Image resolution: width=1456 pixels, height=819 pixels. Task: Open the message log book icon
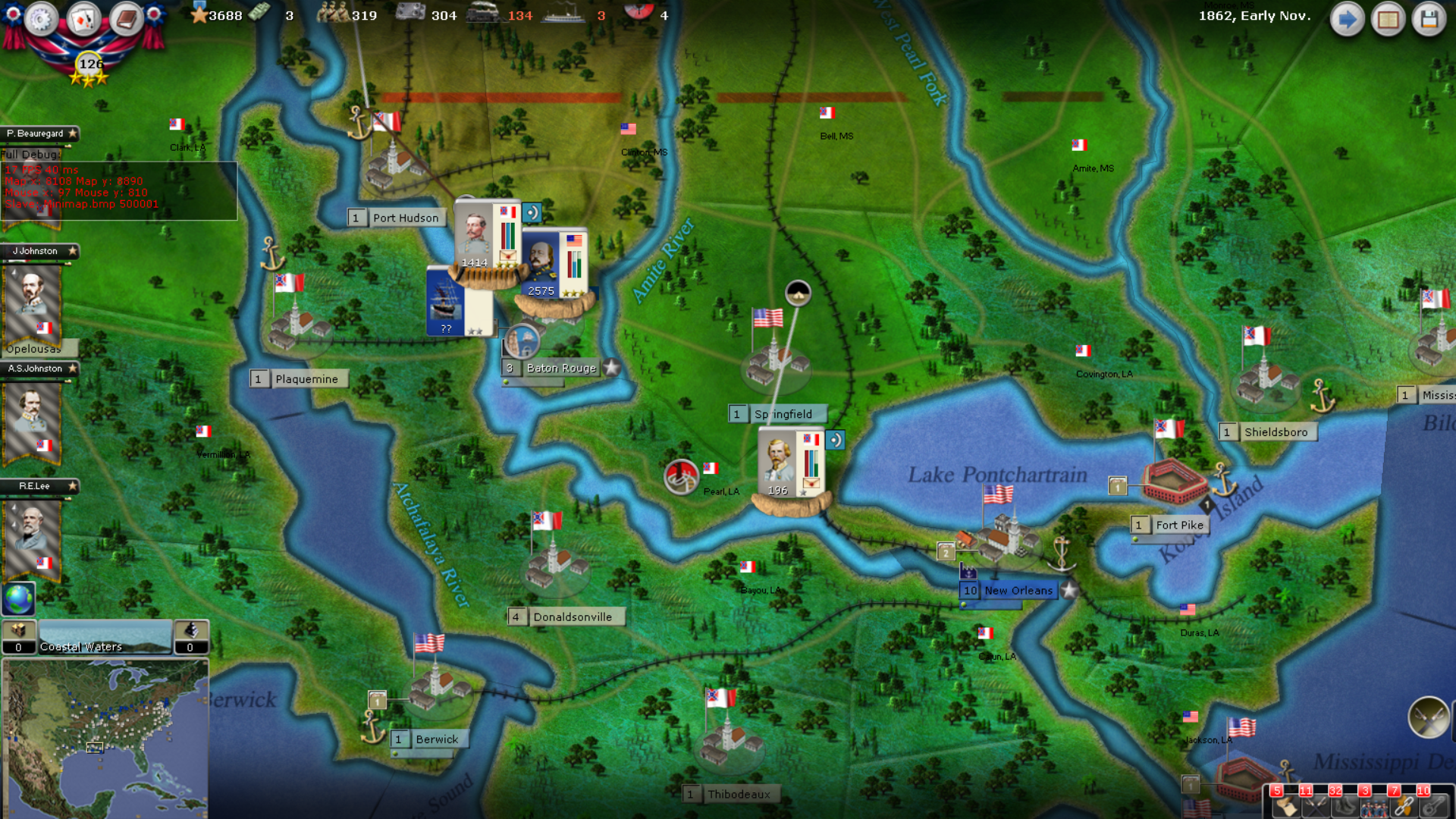click(x=1389, y=19)
